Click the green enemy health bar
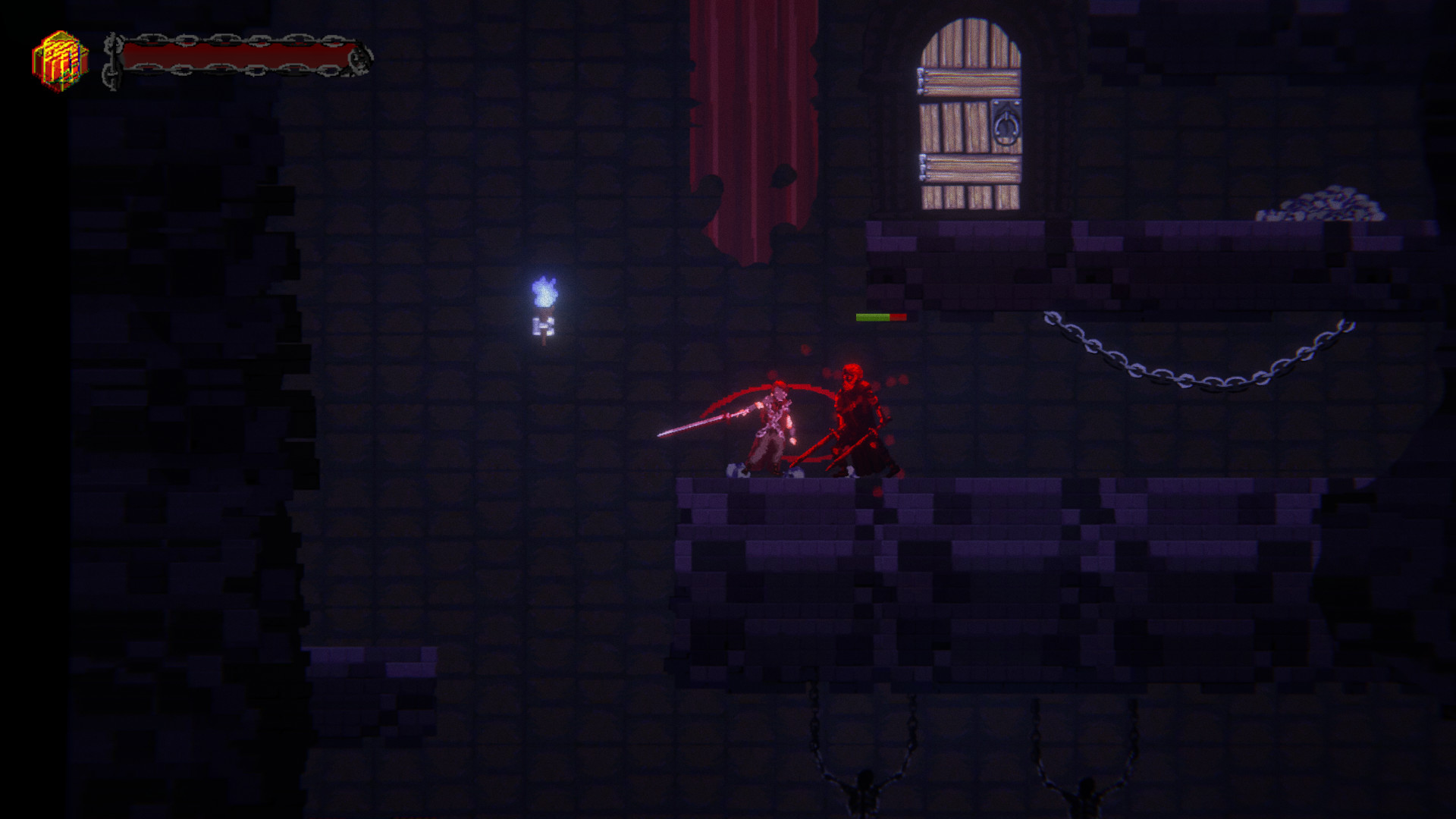 click(x=874, y=317)
